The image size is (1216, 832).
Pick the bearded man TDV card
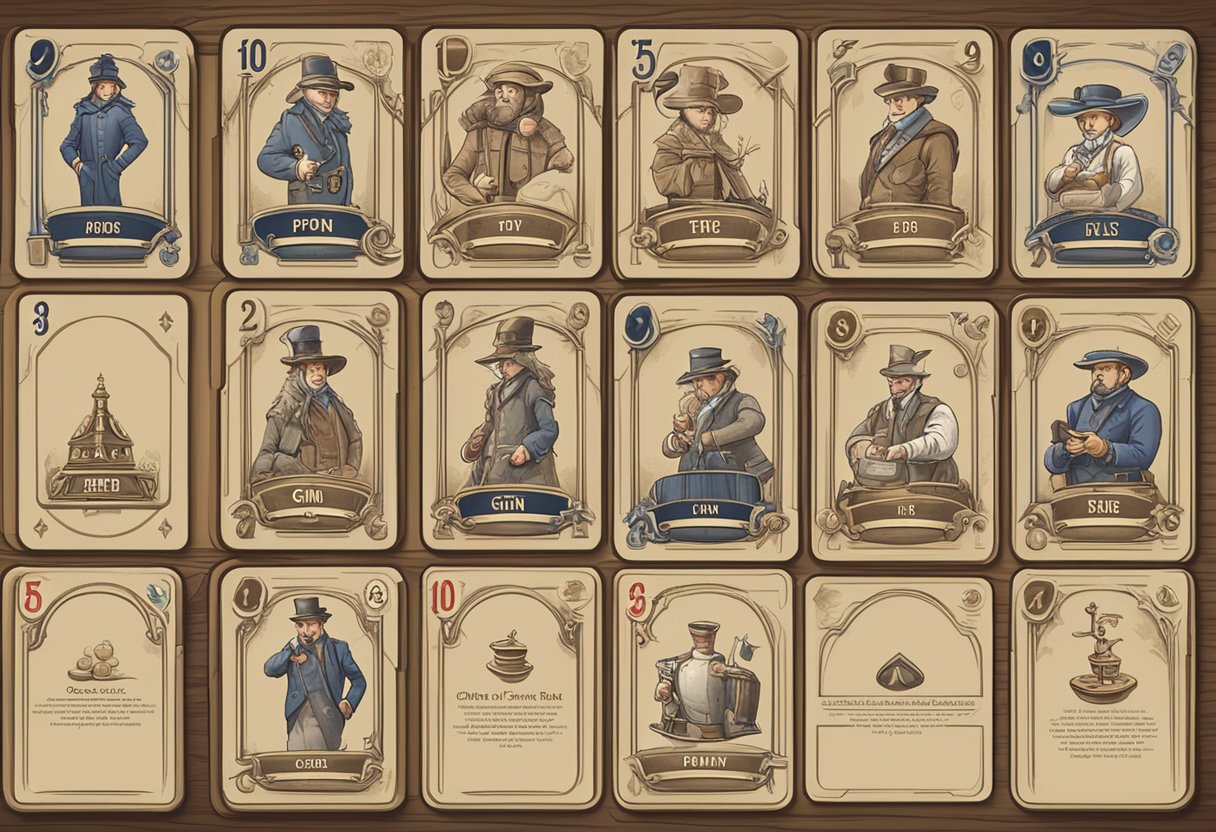[511, 152]
